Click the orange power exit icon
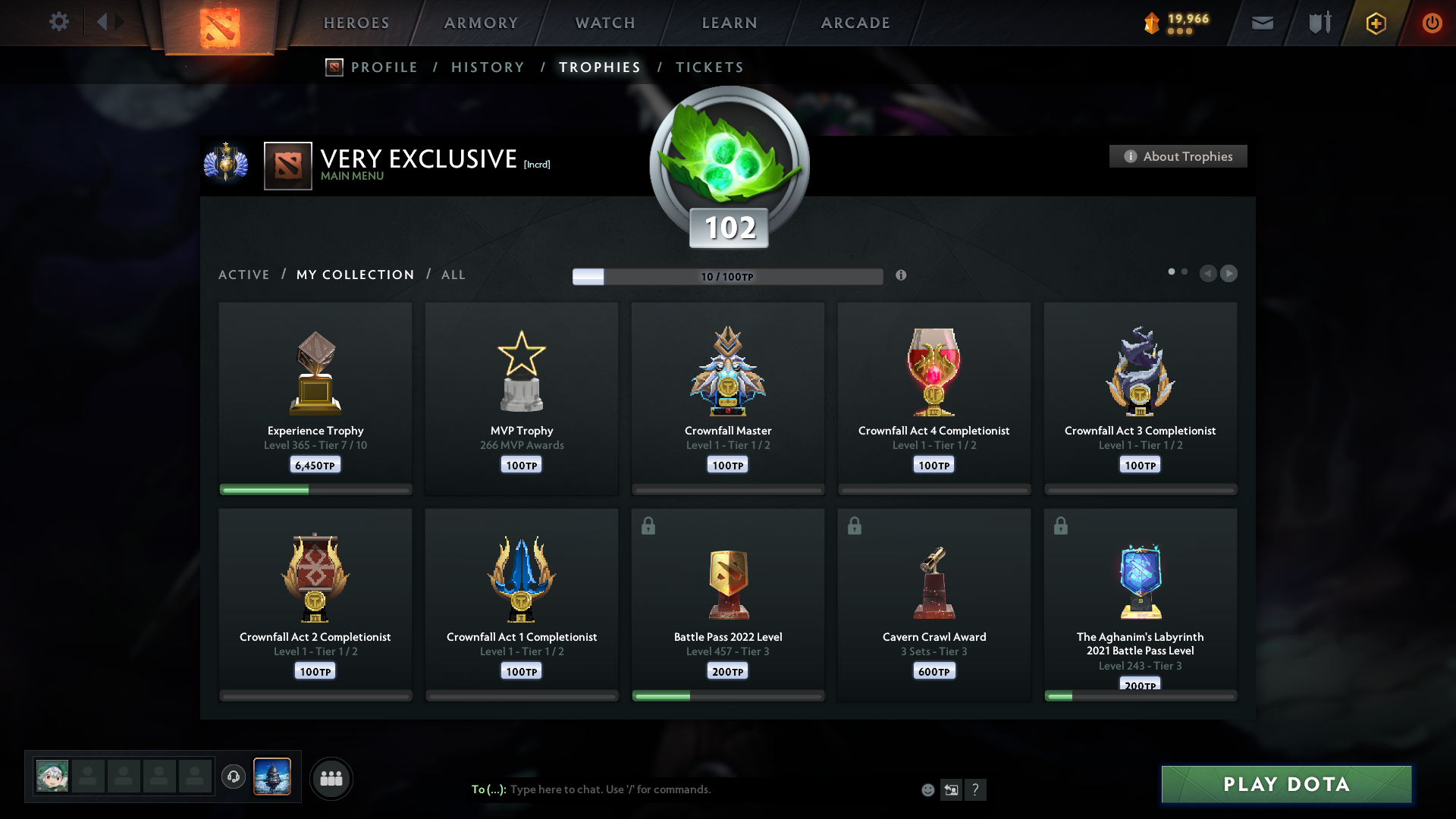Screen dimensions: 1456x819 [1432, 23]
